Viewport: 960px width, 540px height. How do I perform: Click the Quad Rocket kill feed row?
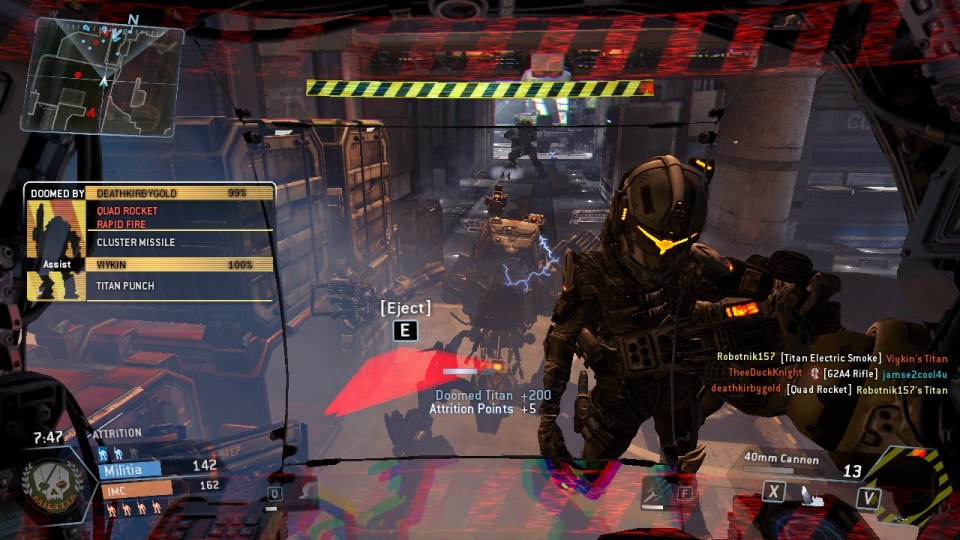[x=829, y=390]
